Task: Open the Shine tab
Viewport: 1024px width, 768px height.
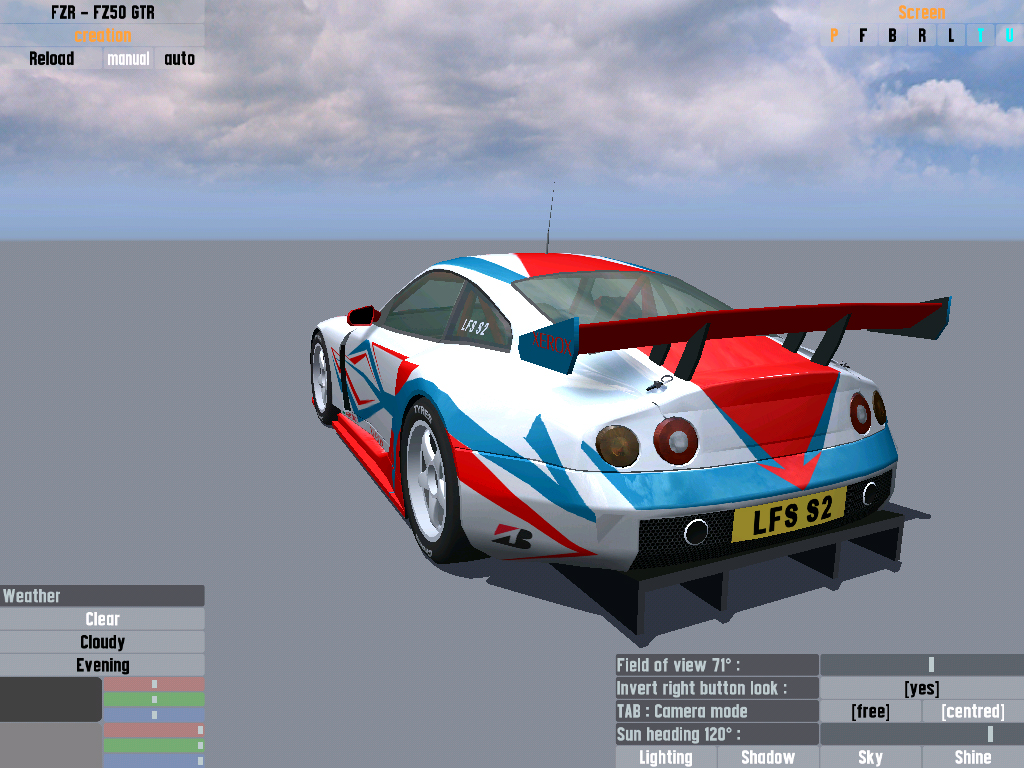Action: click(972, 757)
